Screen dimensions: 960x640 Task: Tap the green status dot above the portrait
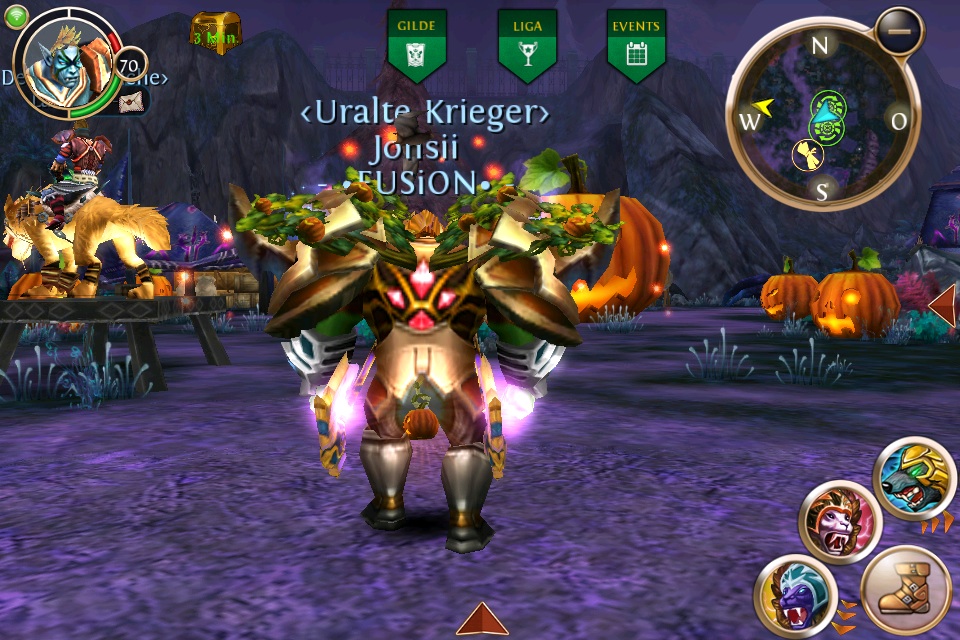[16, 15]
